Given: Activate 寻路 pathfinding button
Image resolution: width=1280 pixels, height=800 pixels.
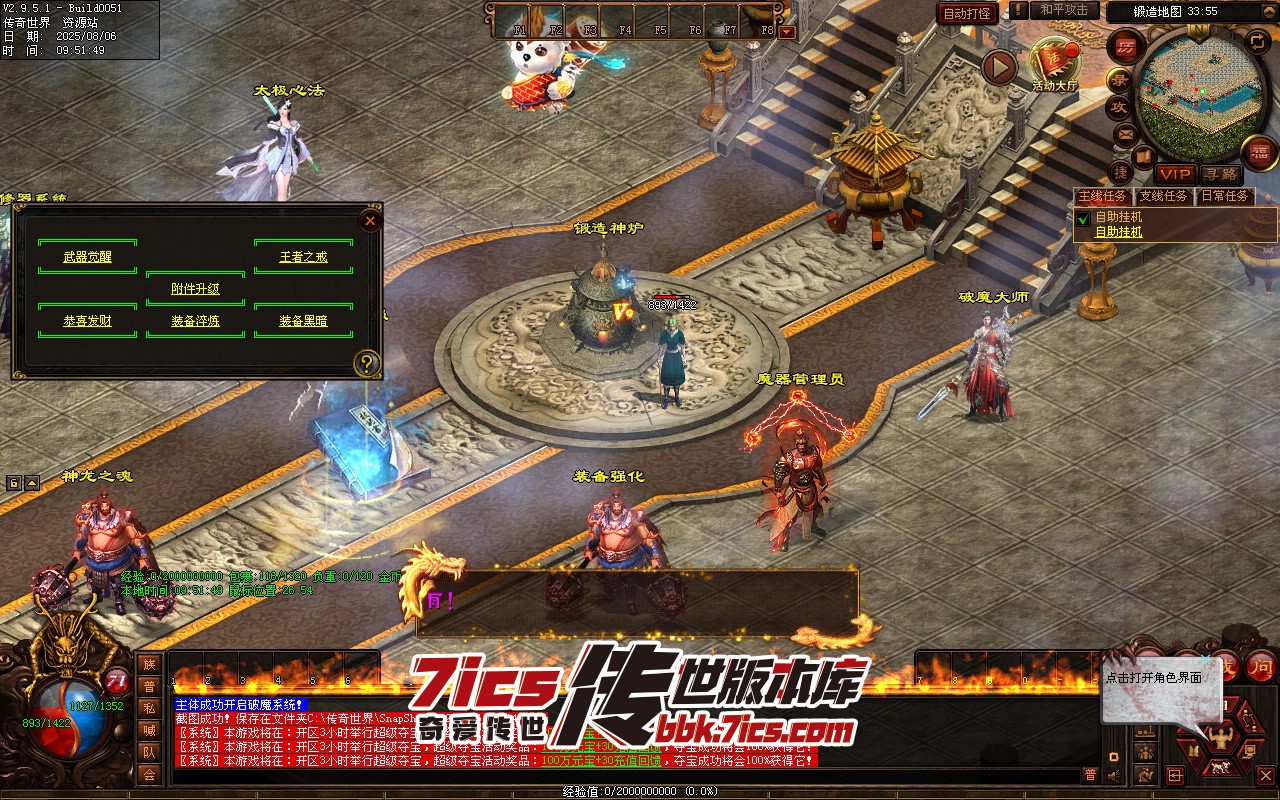Looking at the screenshot, I should coord(1219,174).
